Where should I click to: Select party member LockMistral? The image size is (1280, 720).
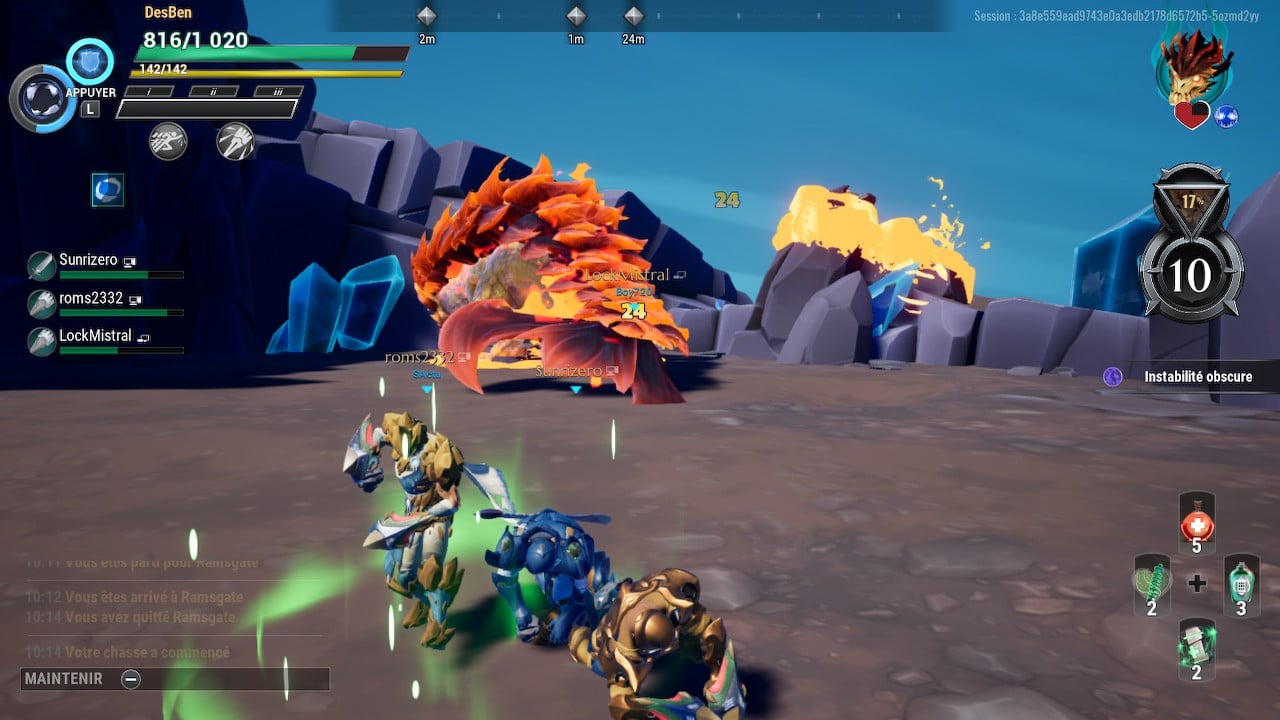95,336
